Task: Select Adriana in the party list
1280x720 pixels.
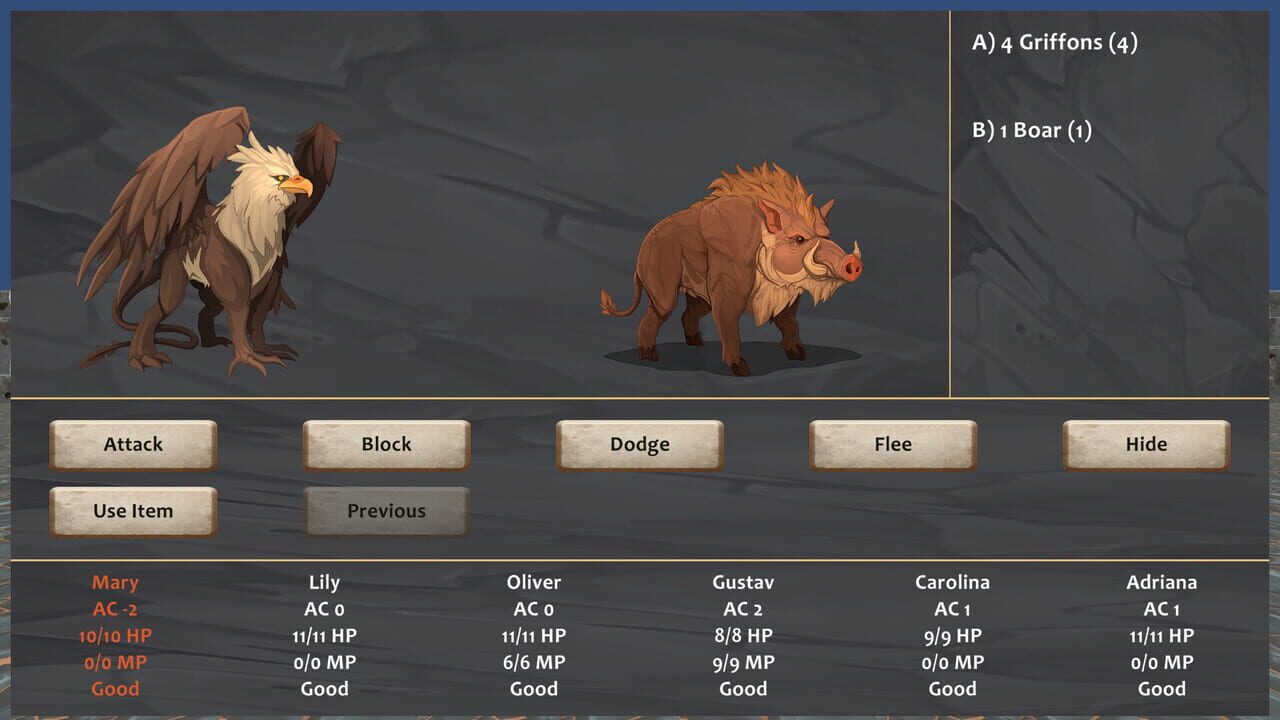Action: pos(1163,581)
